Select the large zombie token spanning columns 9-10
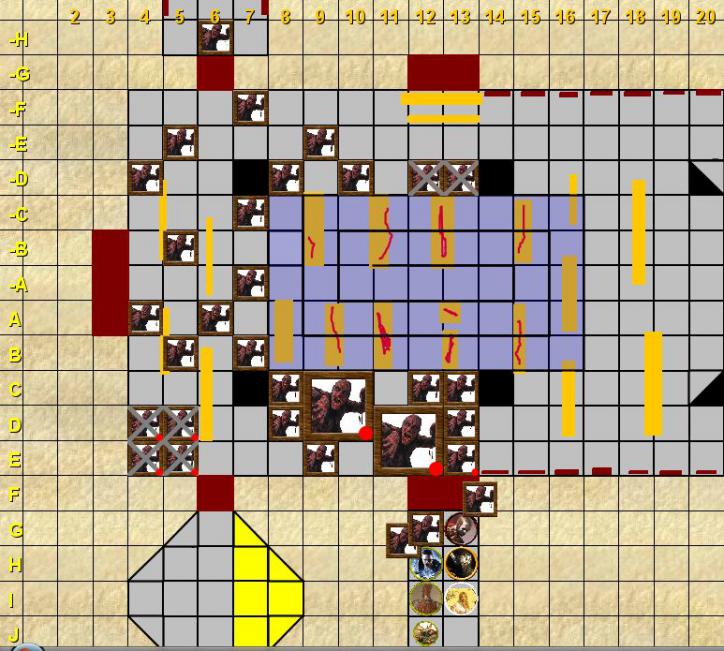 (x=338, y=406)
